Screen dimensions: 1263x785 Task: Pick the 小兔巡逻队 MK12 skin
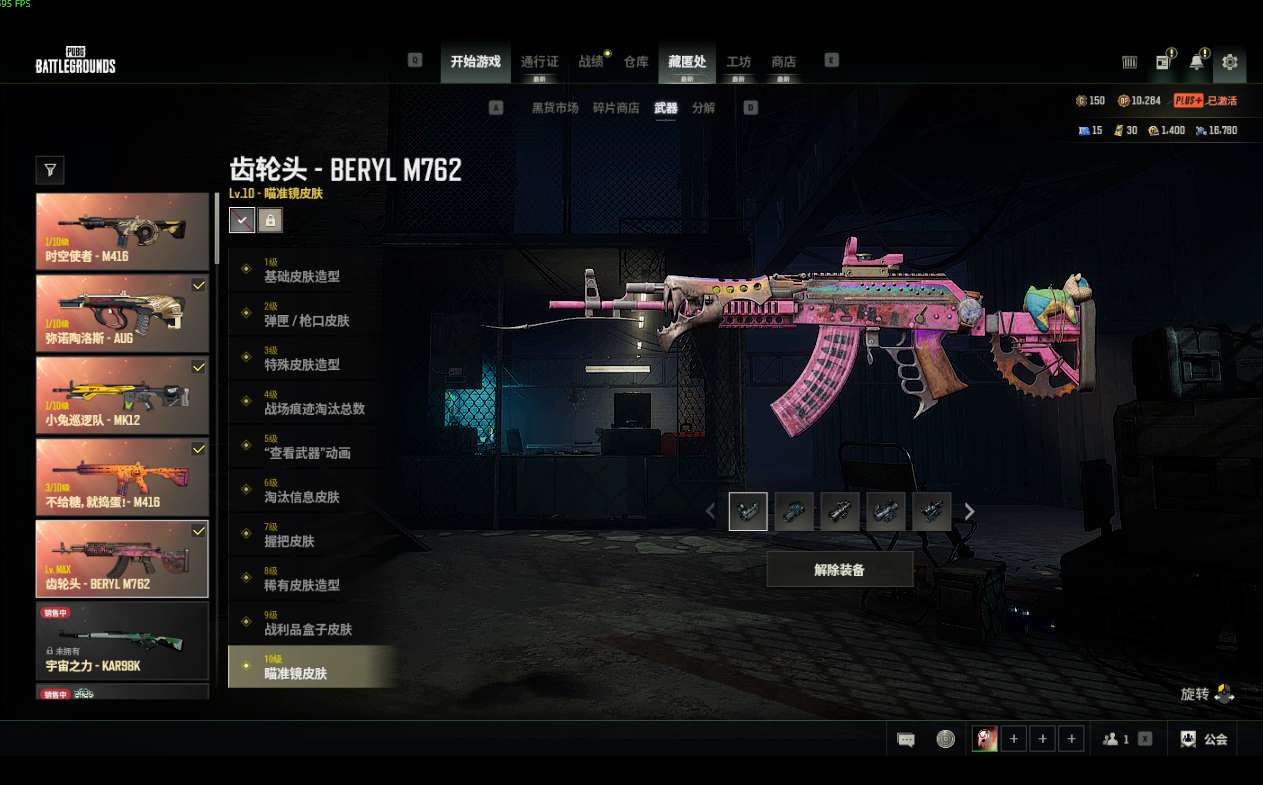(122, 395)
